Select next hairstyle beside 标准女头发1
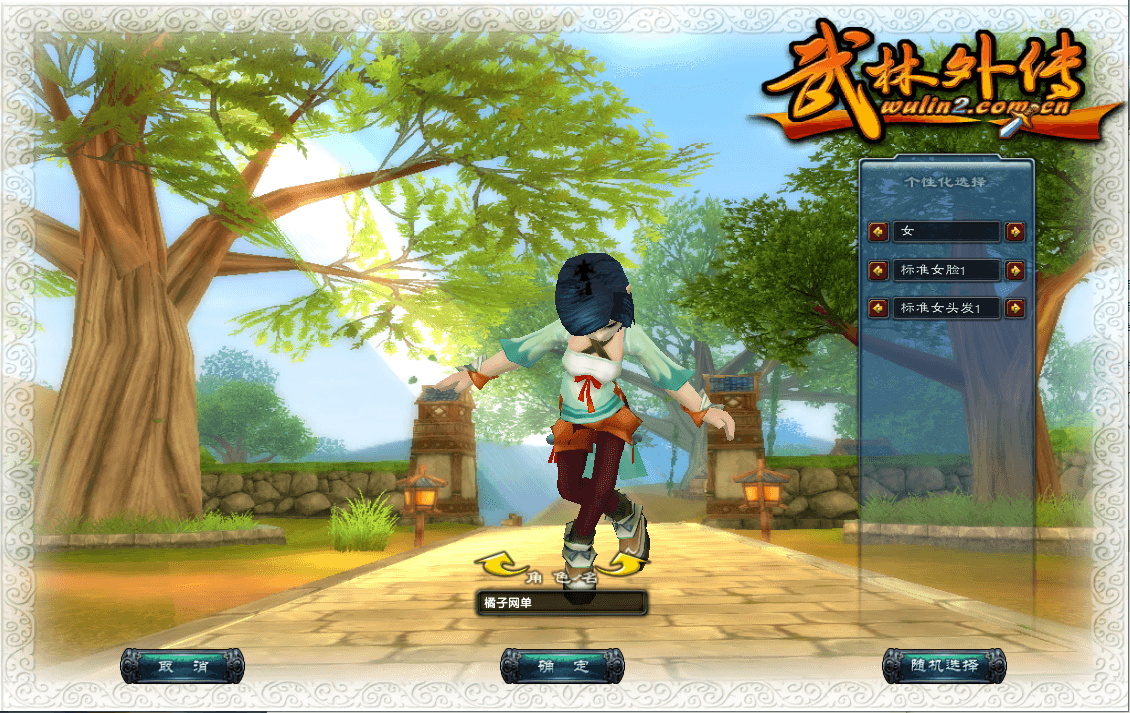This screenshot has height=713, width=1130. click(x=1015, y=308)
